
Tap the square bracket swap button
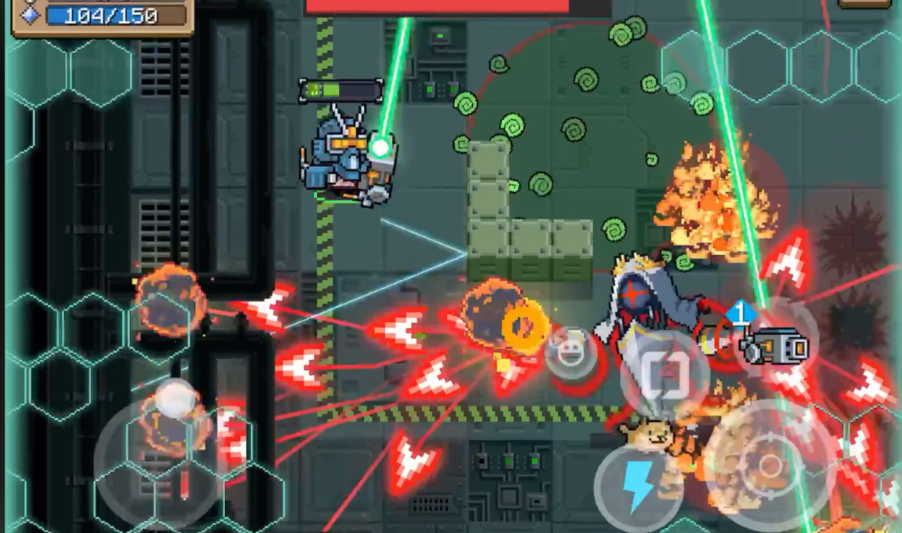click(664, 375)
